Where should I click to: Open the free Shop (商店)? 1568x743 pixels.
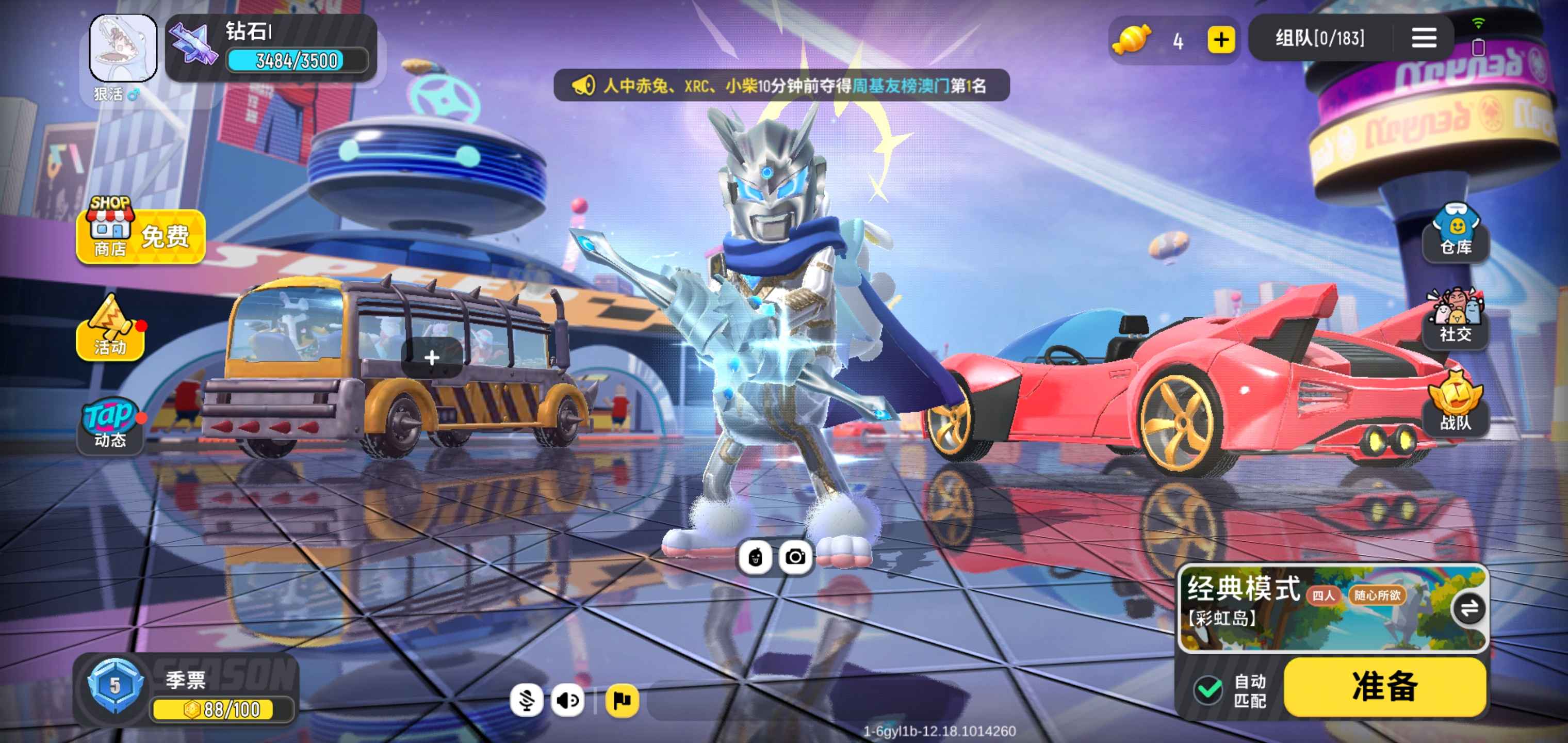coord(141,234)
